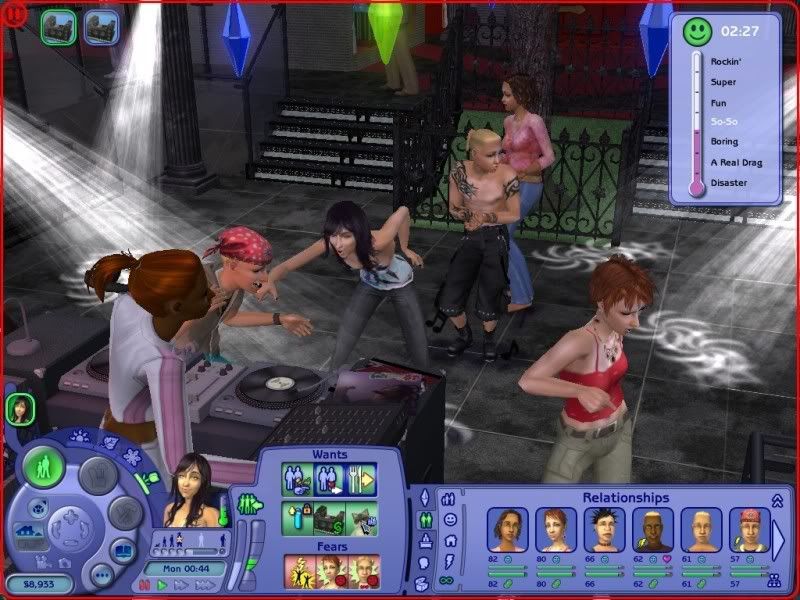The width and height of the screenshot is (800, 600).
Task: Open the story mode book button
Action: click(x=122, y=552)
